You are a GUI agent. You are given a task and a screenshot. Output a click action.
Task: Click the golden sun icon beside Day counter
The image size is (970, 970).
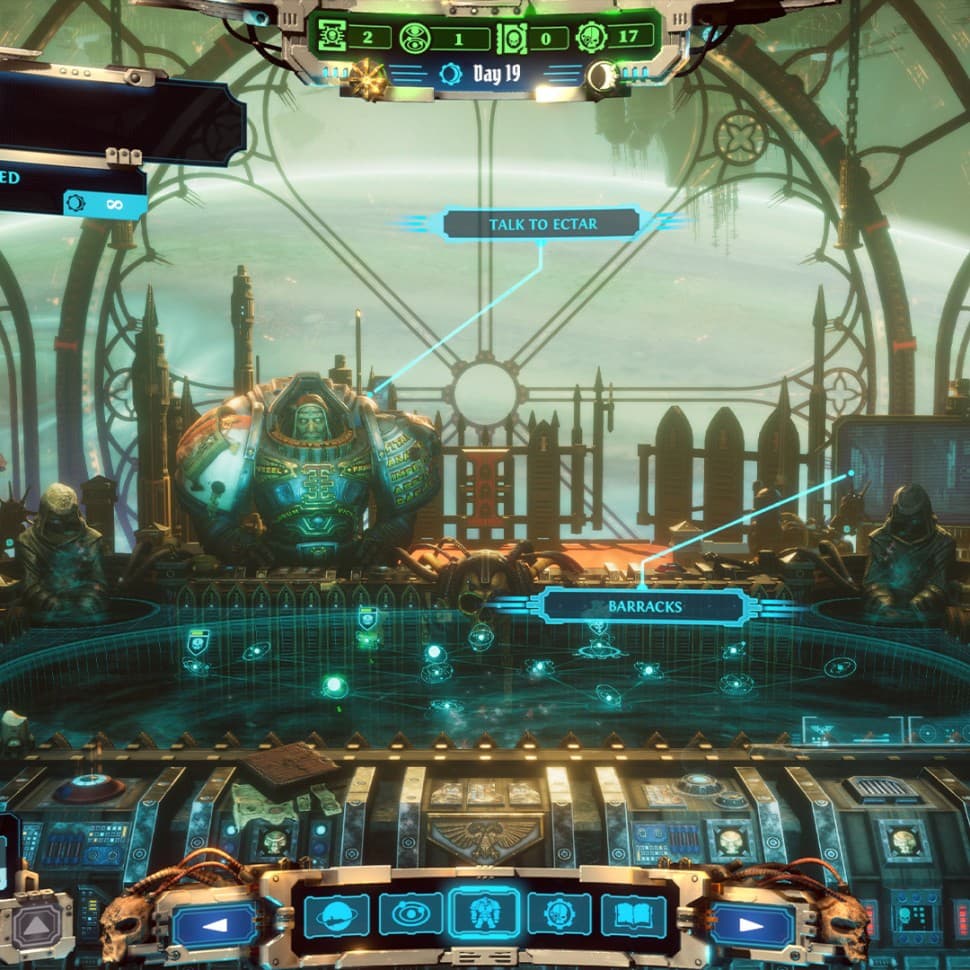(x=368, y=77)
